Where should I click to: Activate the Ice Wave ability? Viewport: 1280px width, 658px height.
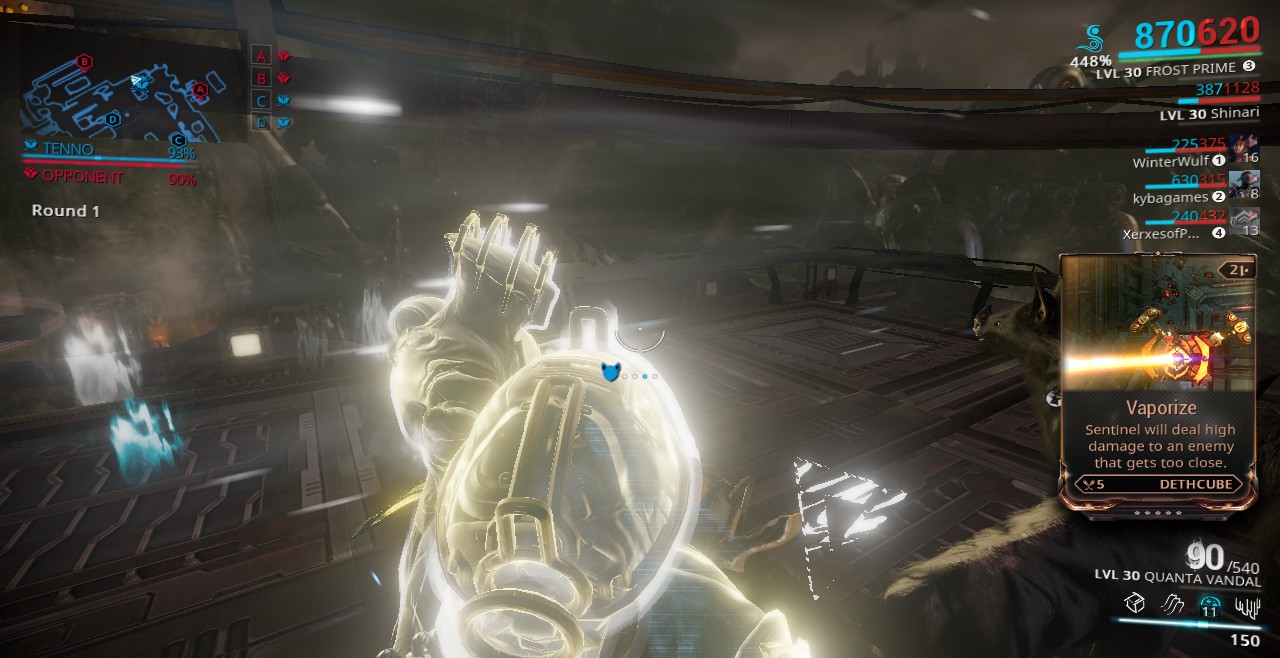coord(1171,603)
